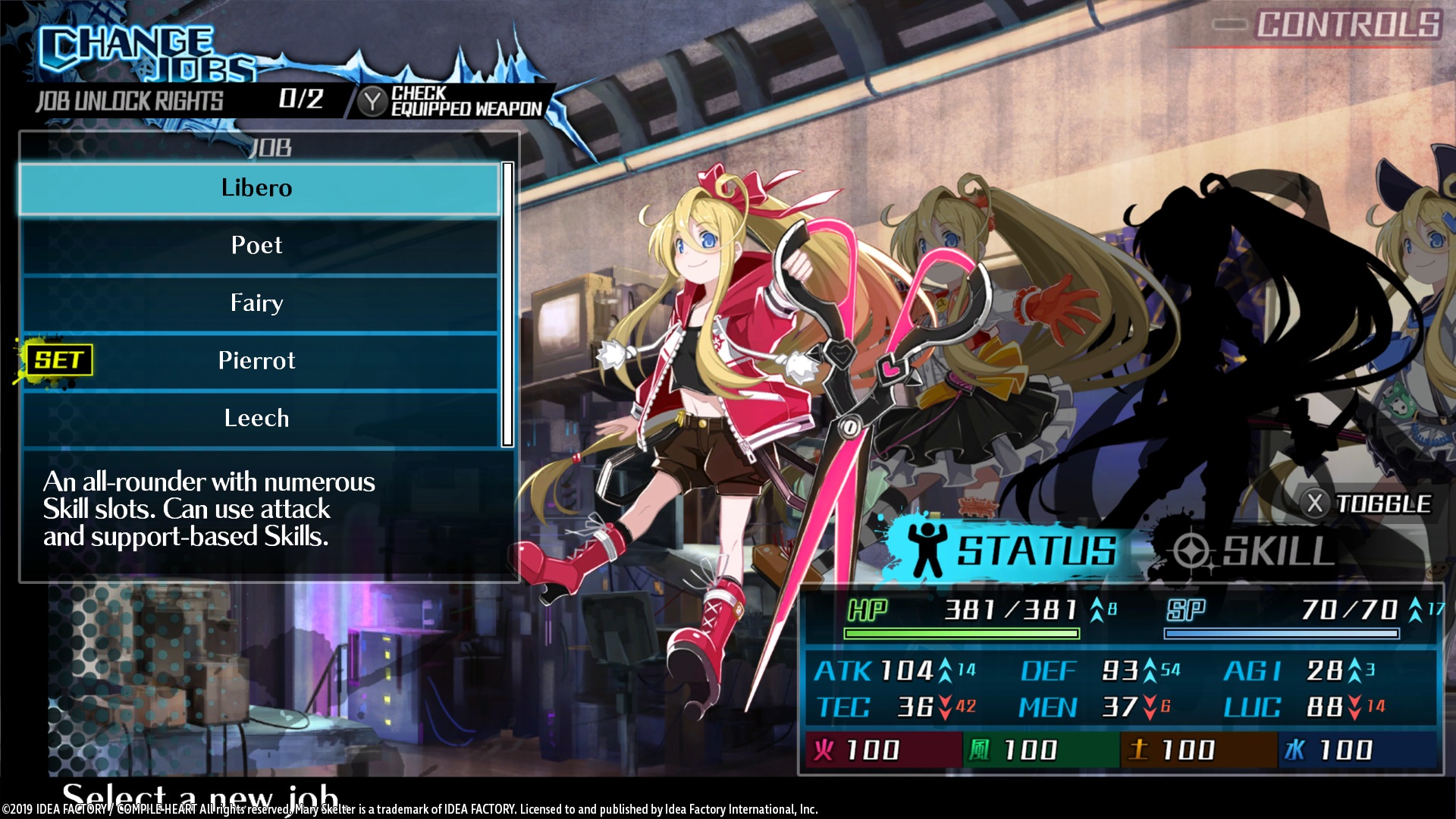Select the Pierrot job row
The height and width of the screenshot is (819, 1456).
[x=258, y=361]
